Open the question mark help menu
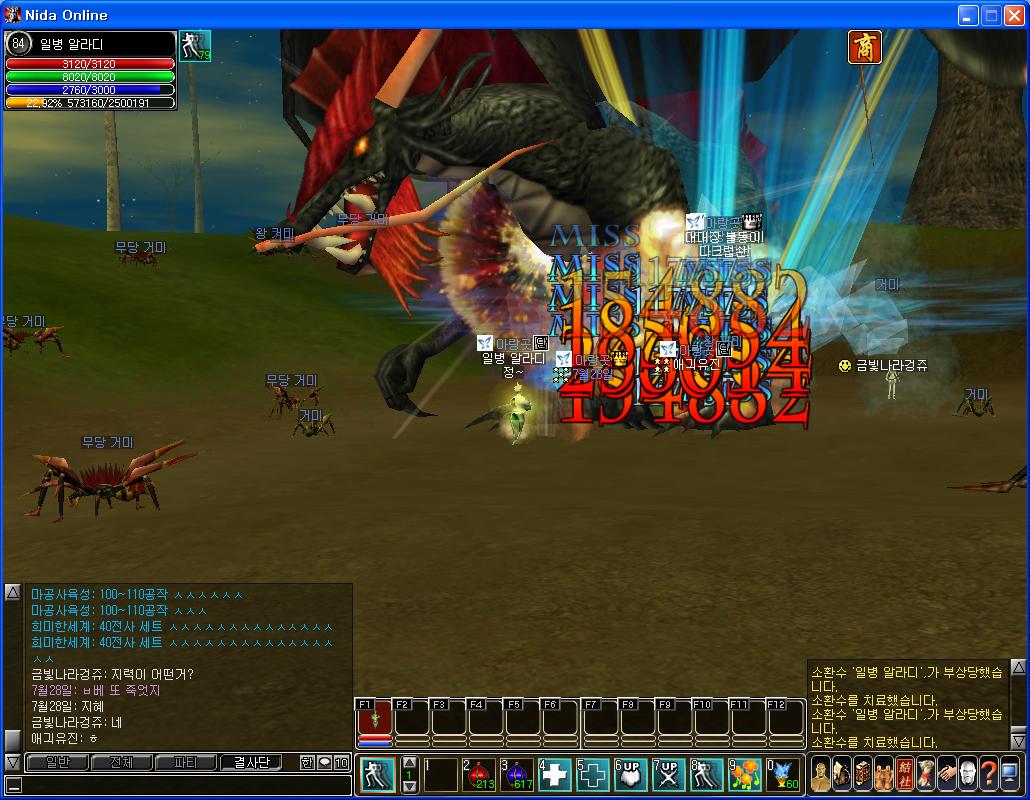The width and height of the screenshot is (1030, 800). 988,773
